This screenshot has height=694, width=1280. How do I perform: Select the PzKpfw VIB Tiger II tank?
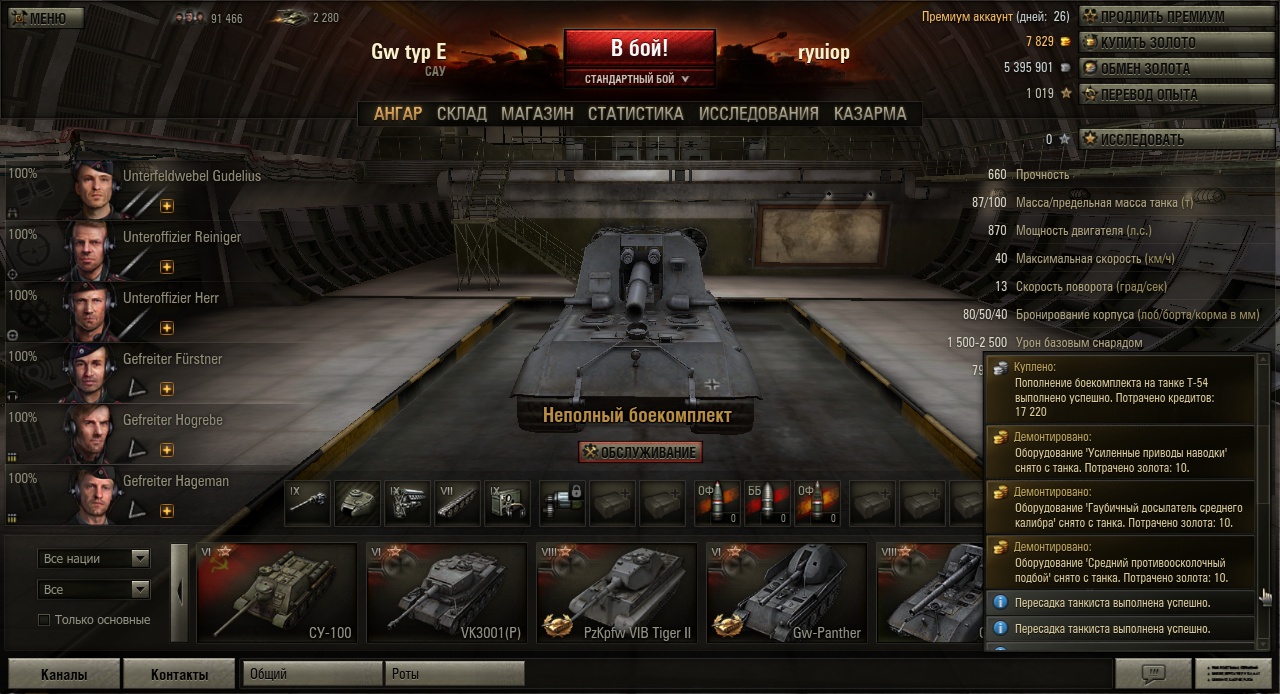[617, 592]
